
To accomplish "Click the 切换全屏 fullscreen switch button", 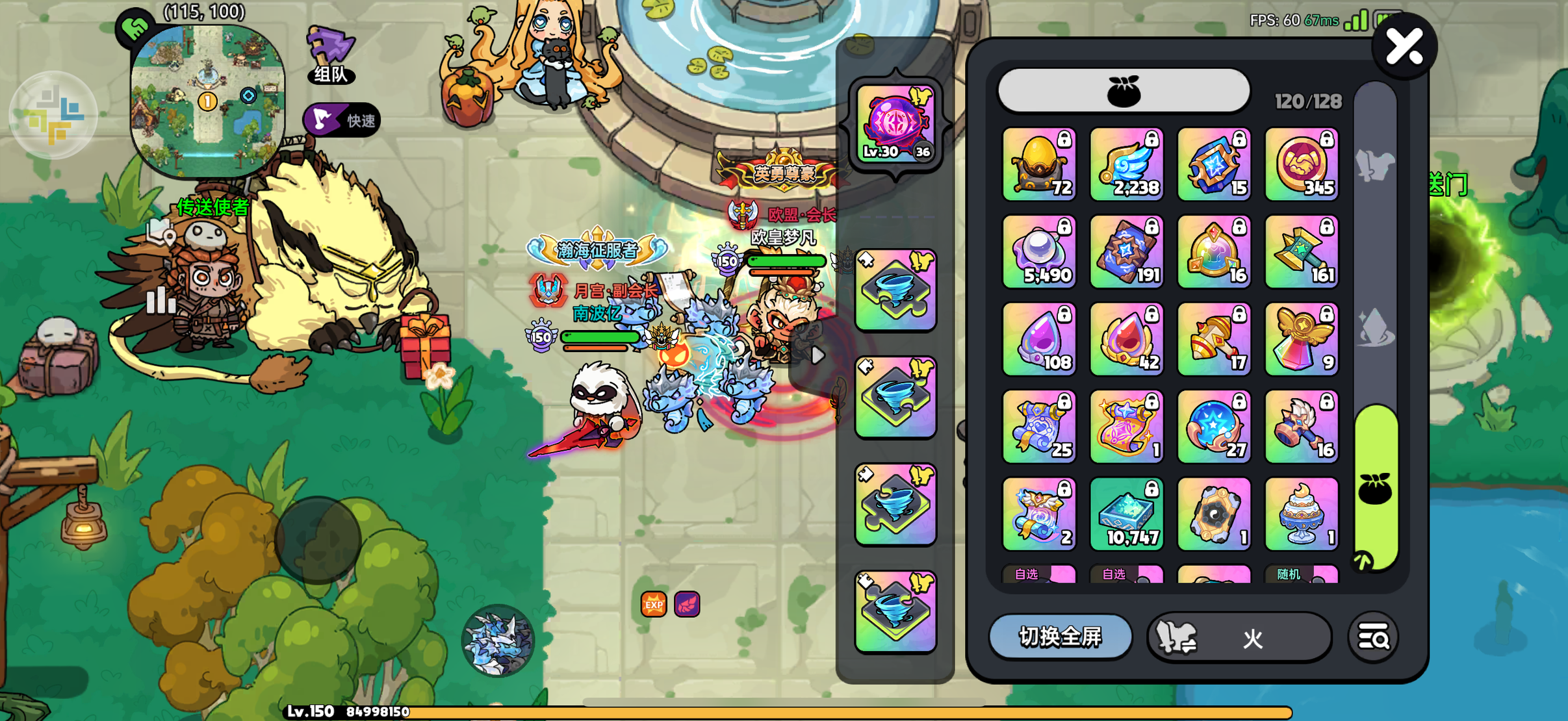I will point(1060,637).
